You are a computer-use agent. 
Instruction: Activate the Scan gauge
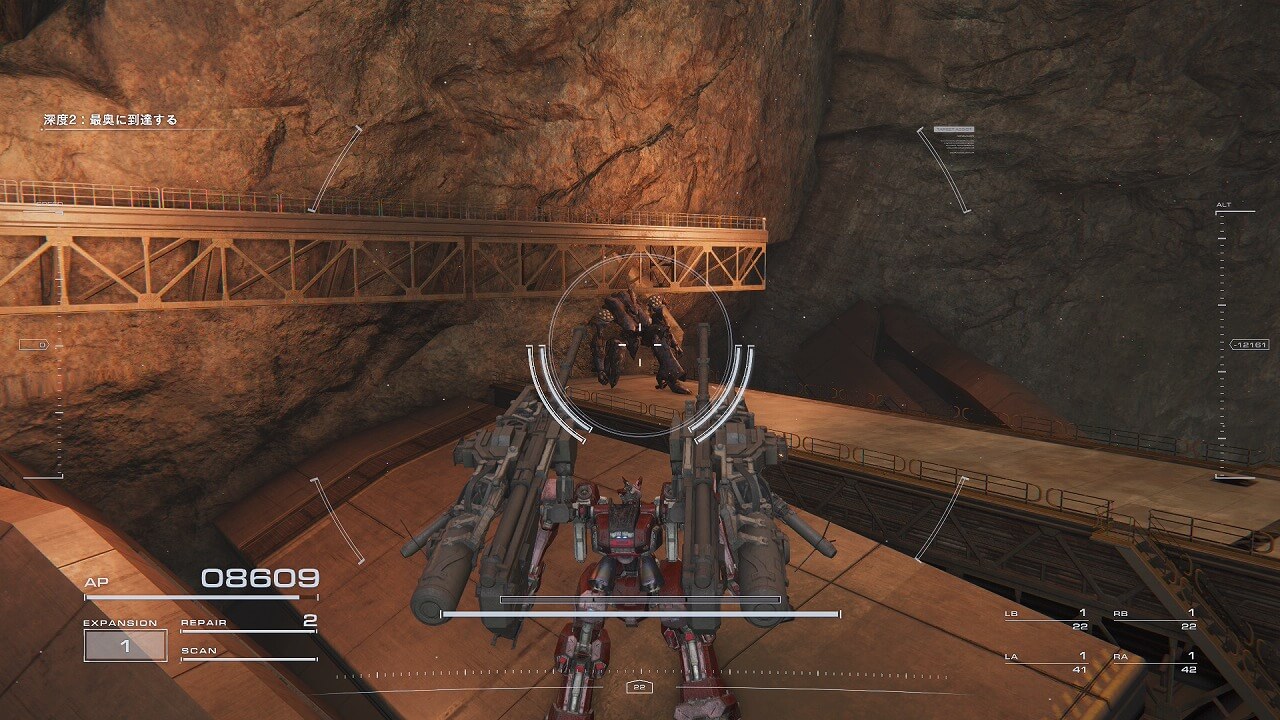tap(248, 654)
